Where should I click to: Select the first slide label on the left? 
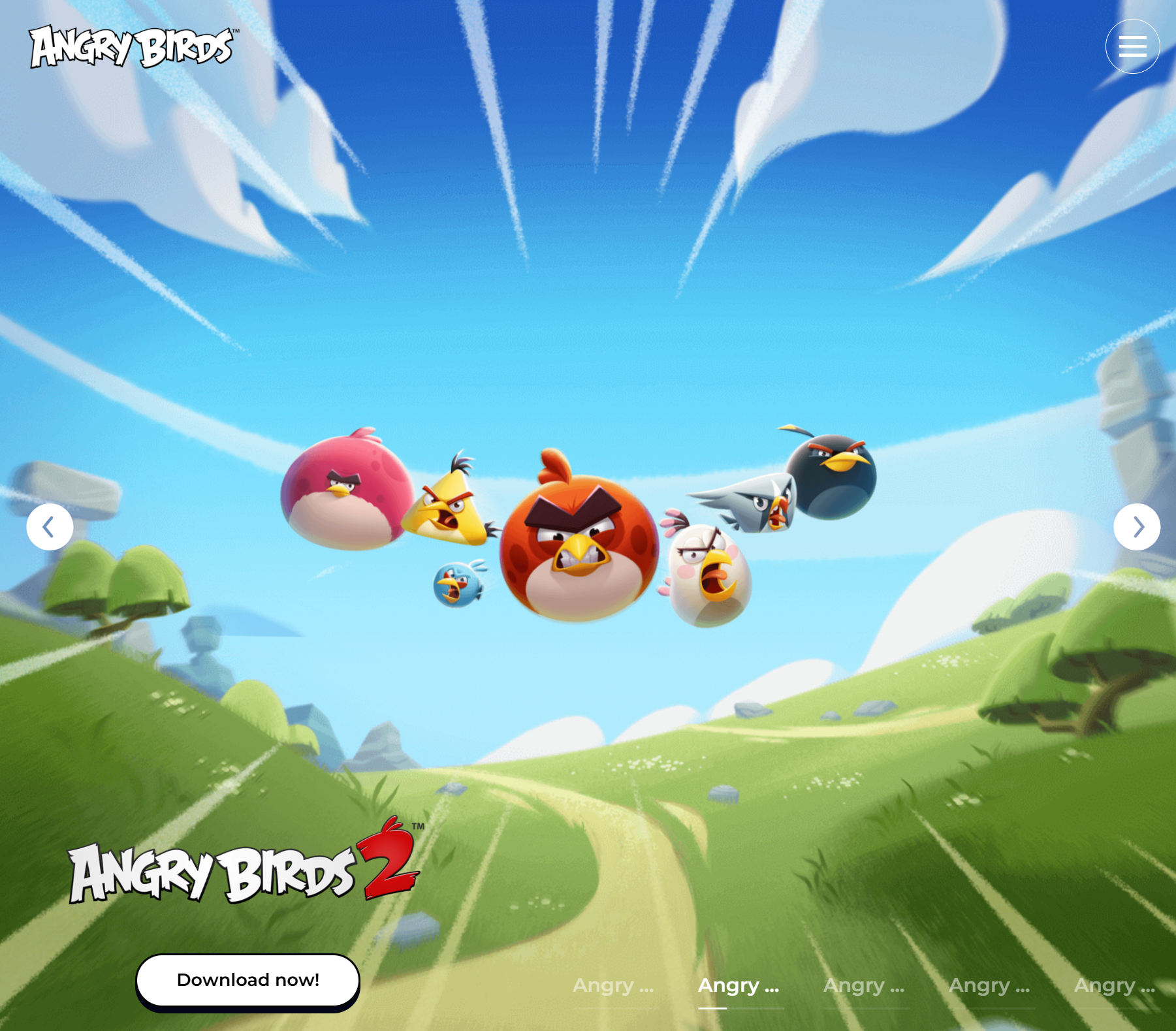[x=614, y=985]
